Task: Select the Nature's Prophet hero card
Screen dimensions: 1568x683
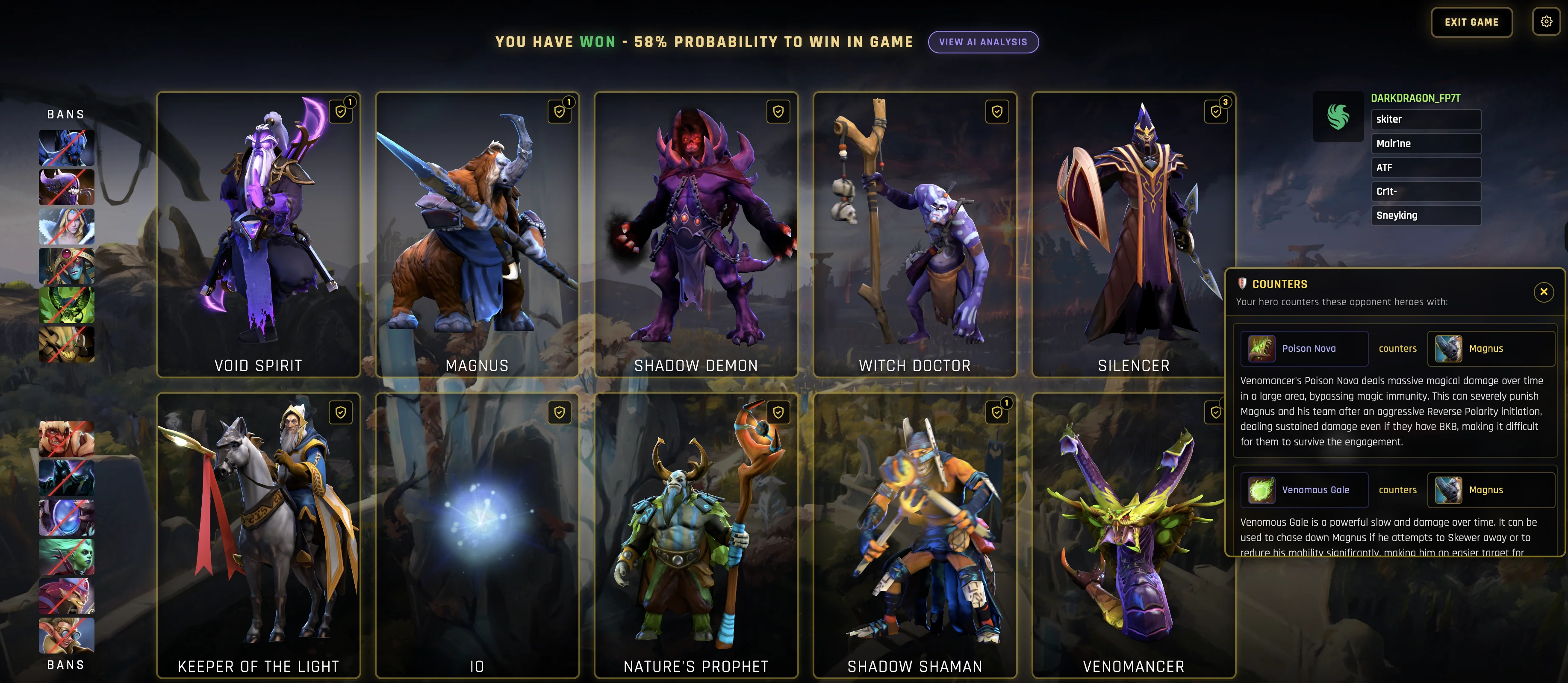Action: pyautogui.click(x=696, y=536)
